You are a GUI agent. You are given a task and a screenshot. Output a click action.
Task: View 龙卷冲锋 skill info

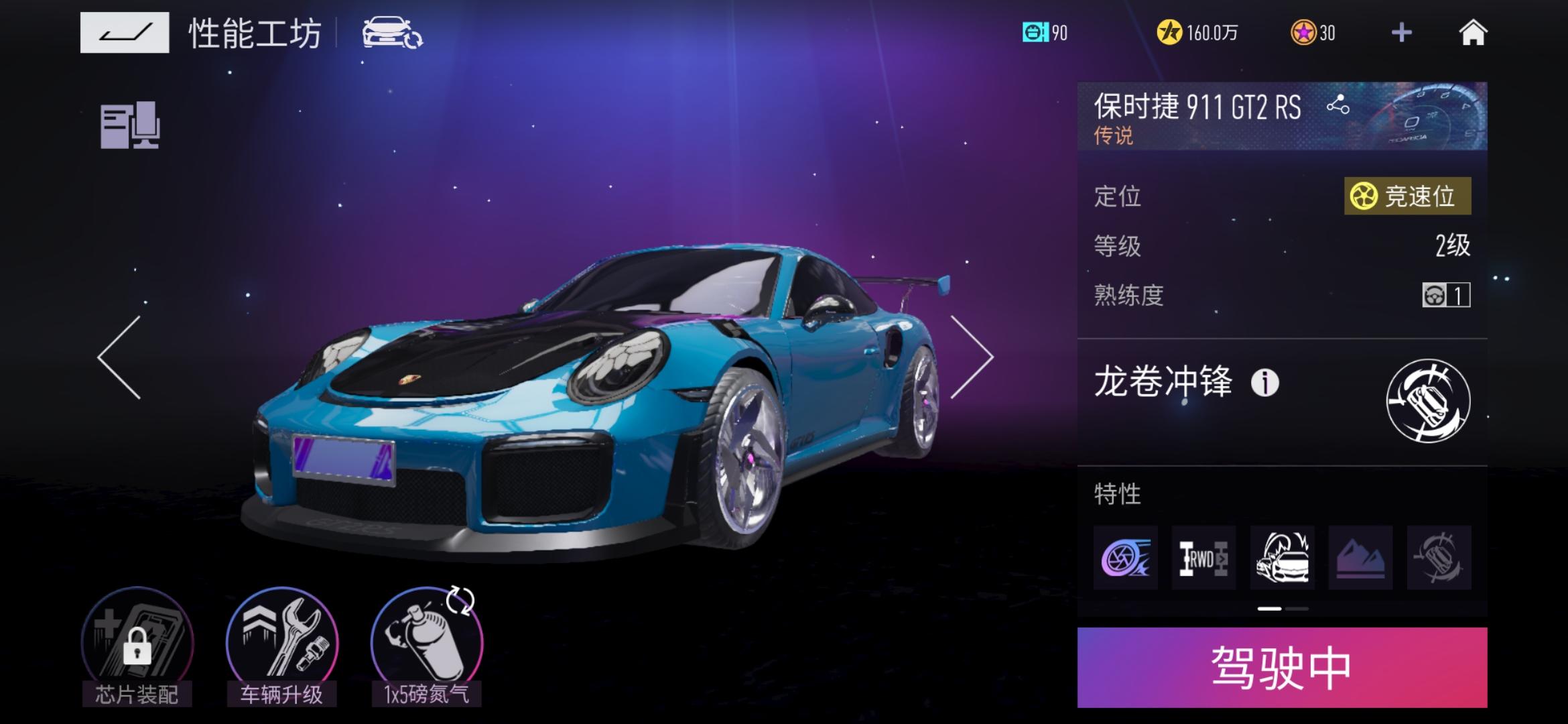1265,383
